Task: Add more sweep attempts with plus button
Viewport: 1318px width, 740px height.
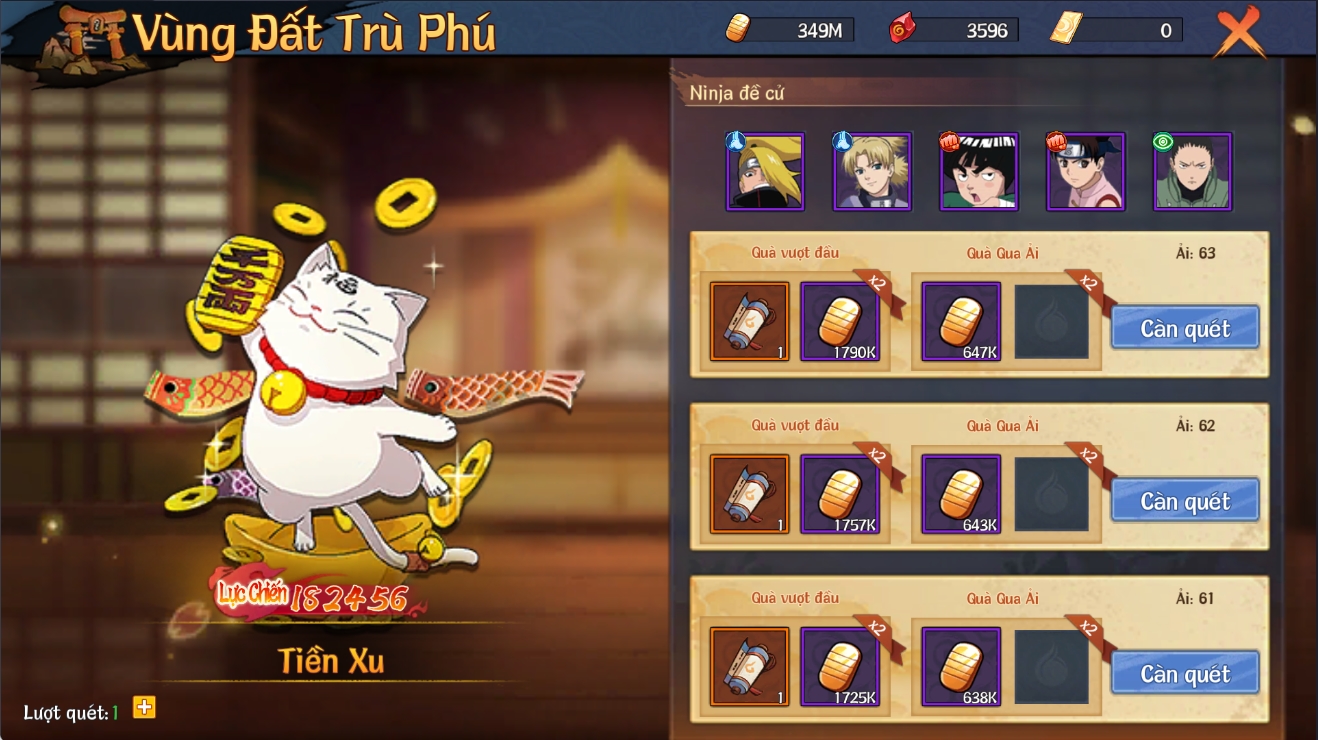Action: click(145, 708)
